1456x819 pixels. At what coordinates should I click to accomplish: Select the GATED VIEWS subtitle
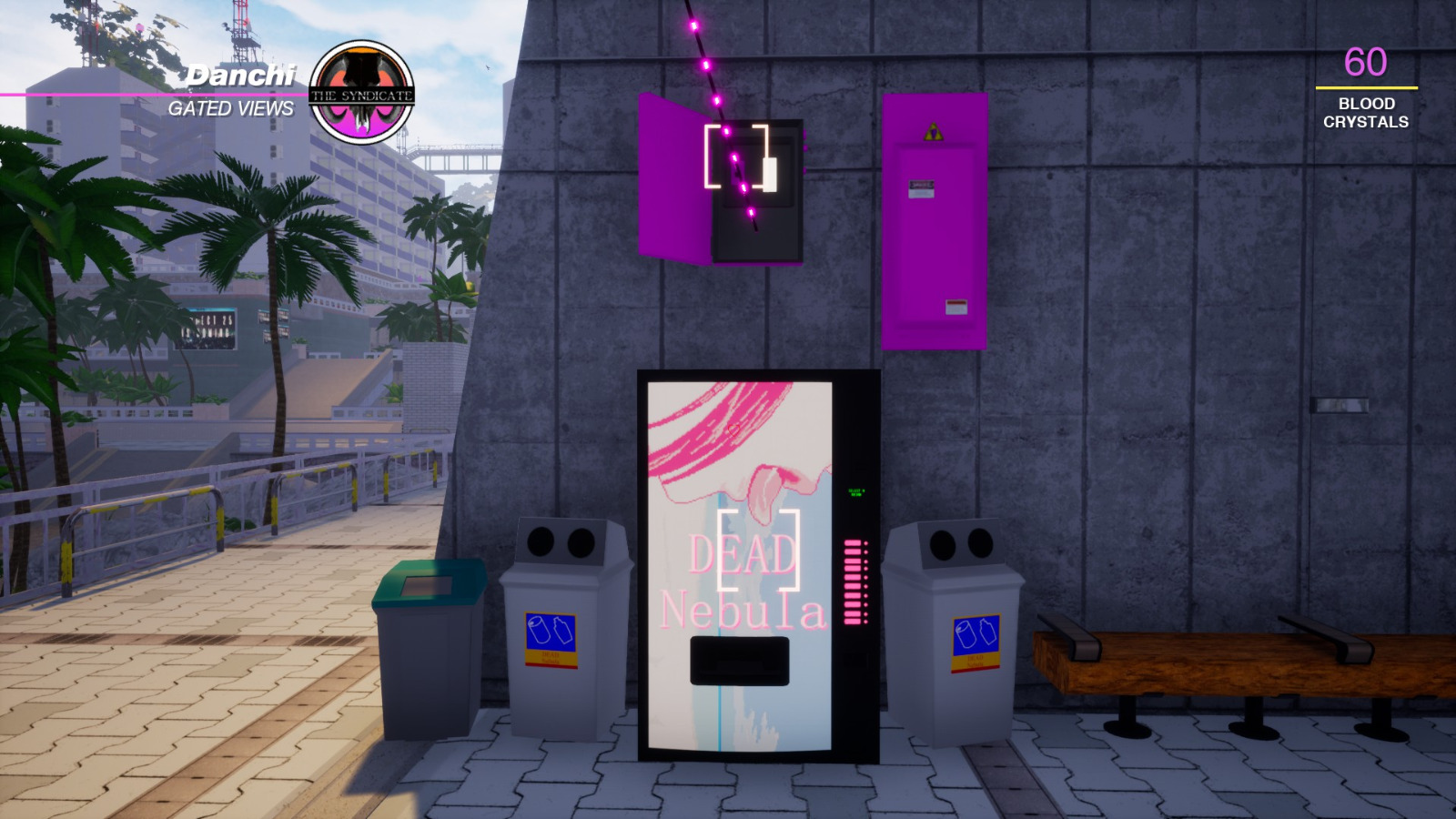pos(230,108)
